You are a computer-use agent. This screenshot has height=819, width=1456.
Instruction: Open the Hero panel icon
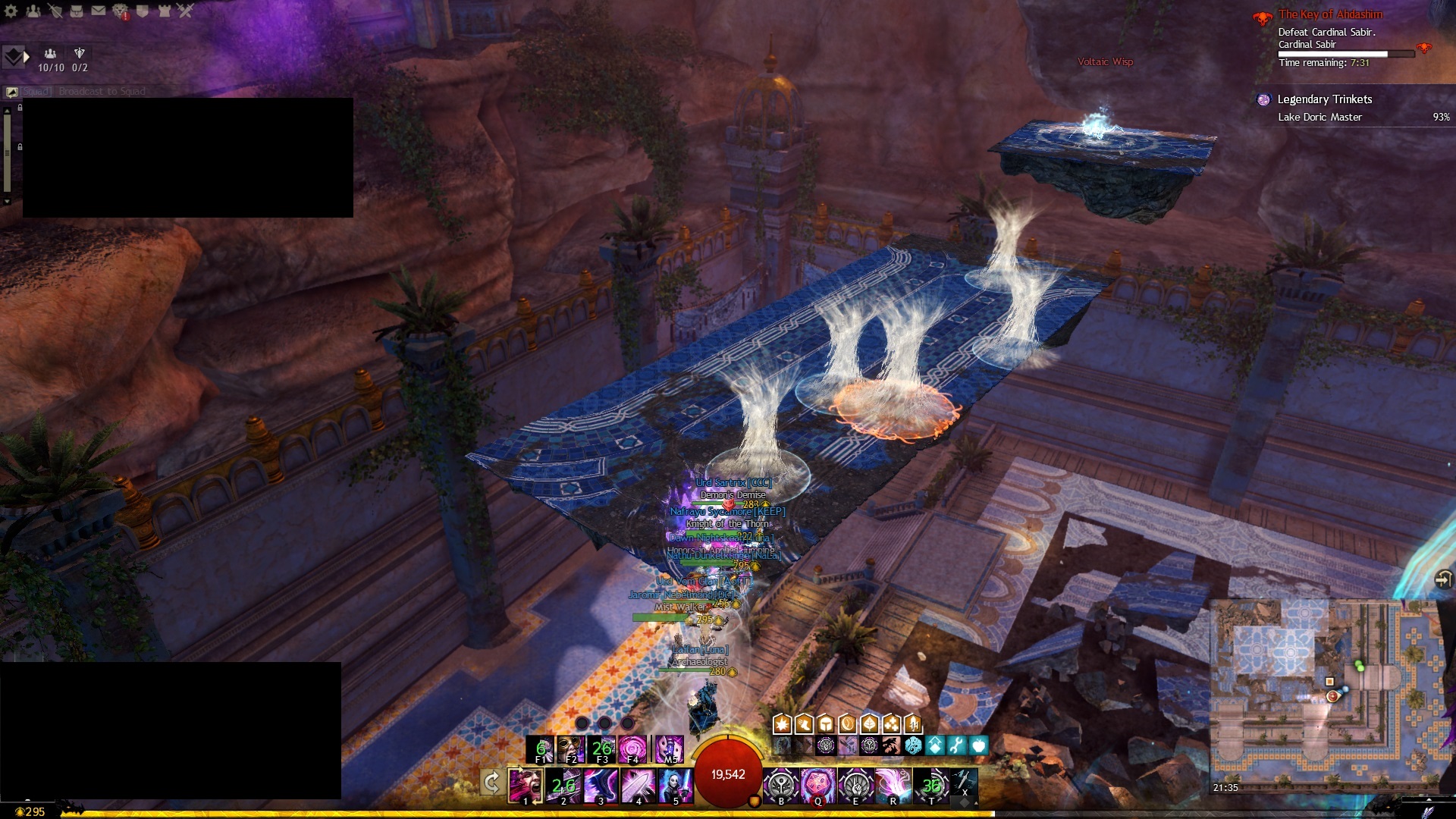[x=55, y=11]
